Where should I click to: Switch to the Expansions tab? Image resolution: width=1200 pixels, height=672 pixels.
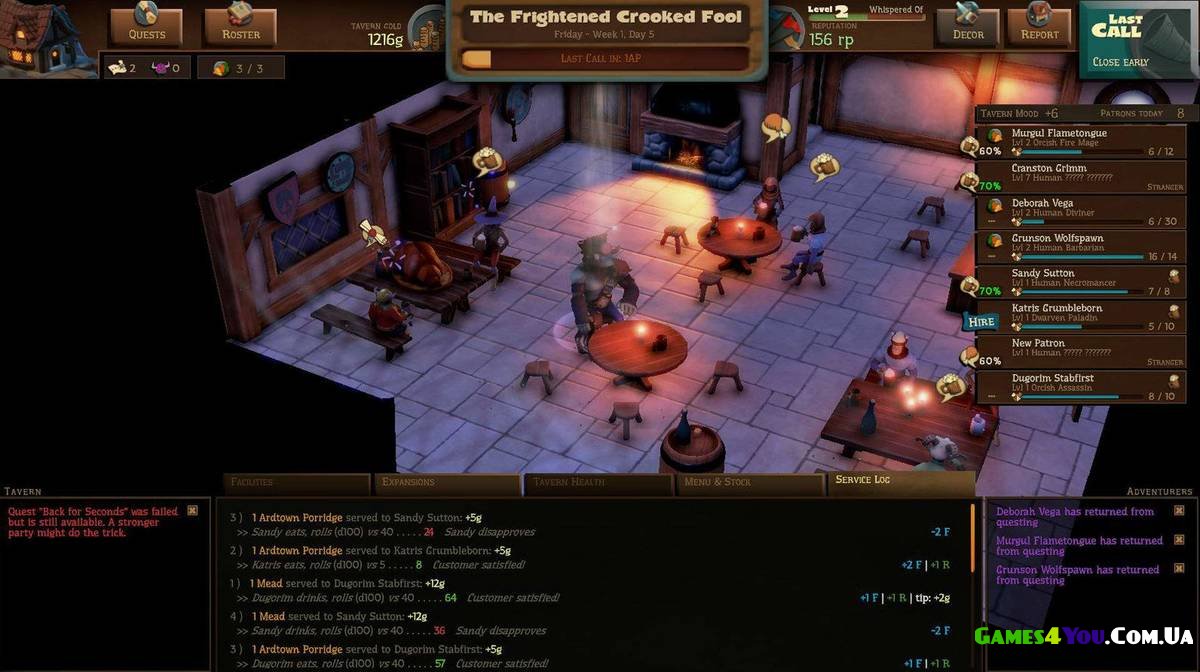tap(446, 483)
